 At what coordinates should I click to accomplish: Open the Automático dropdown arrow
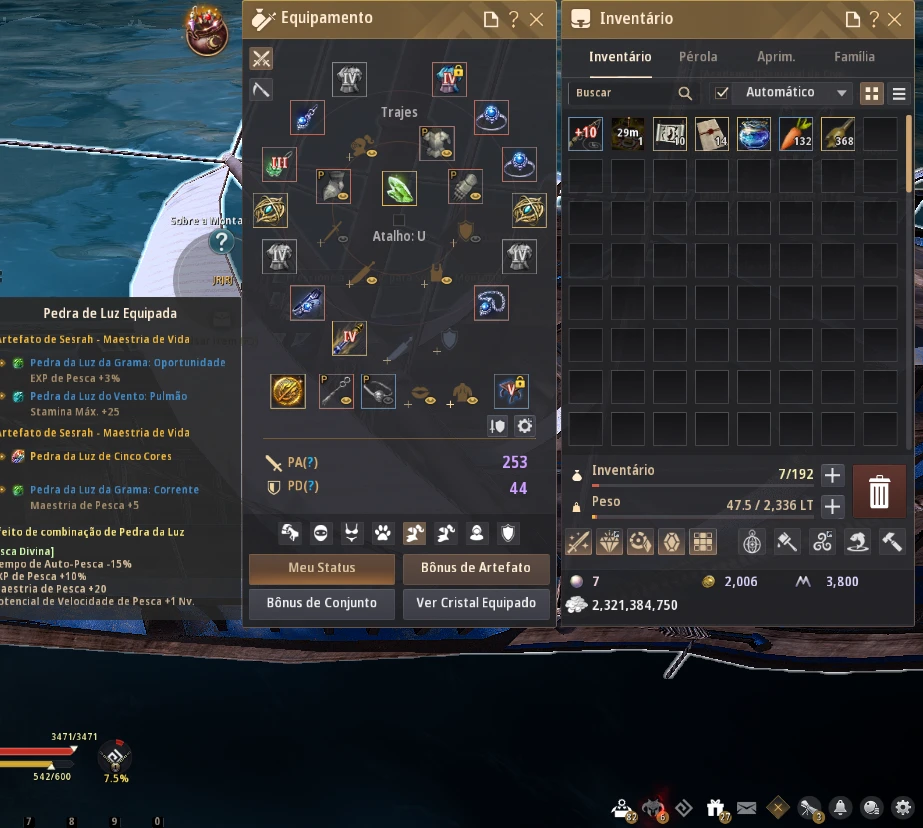click(x=842, y=93)
